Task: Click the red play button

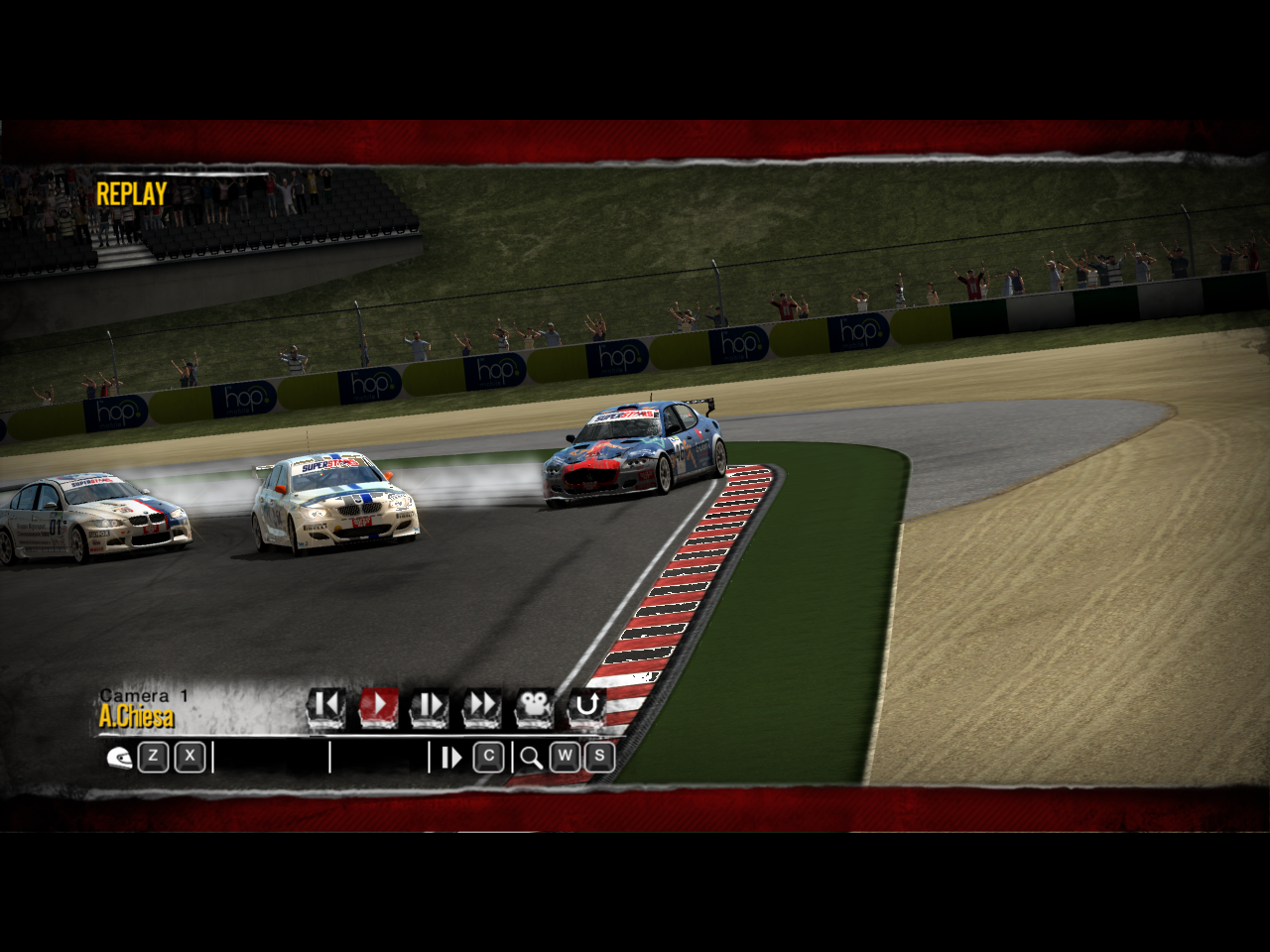Action: click(378, 706)
